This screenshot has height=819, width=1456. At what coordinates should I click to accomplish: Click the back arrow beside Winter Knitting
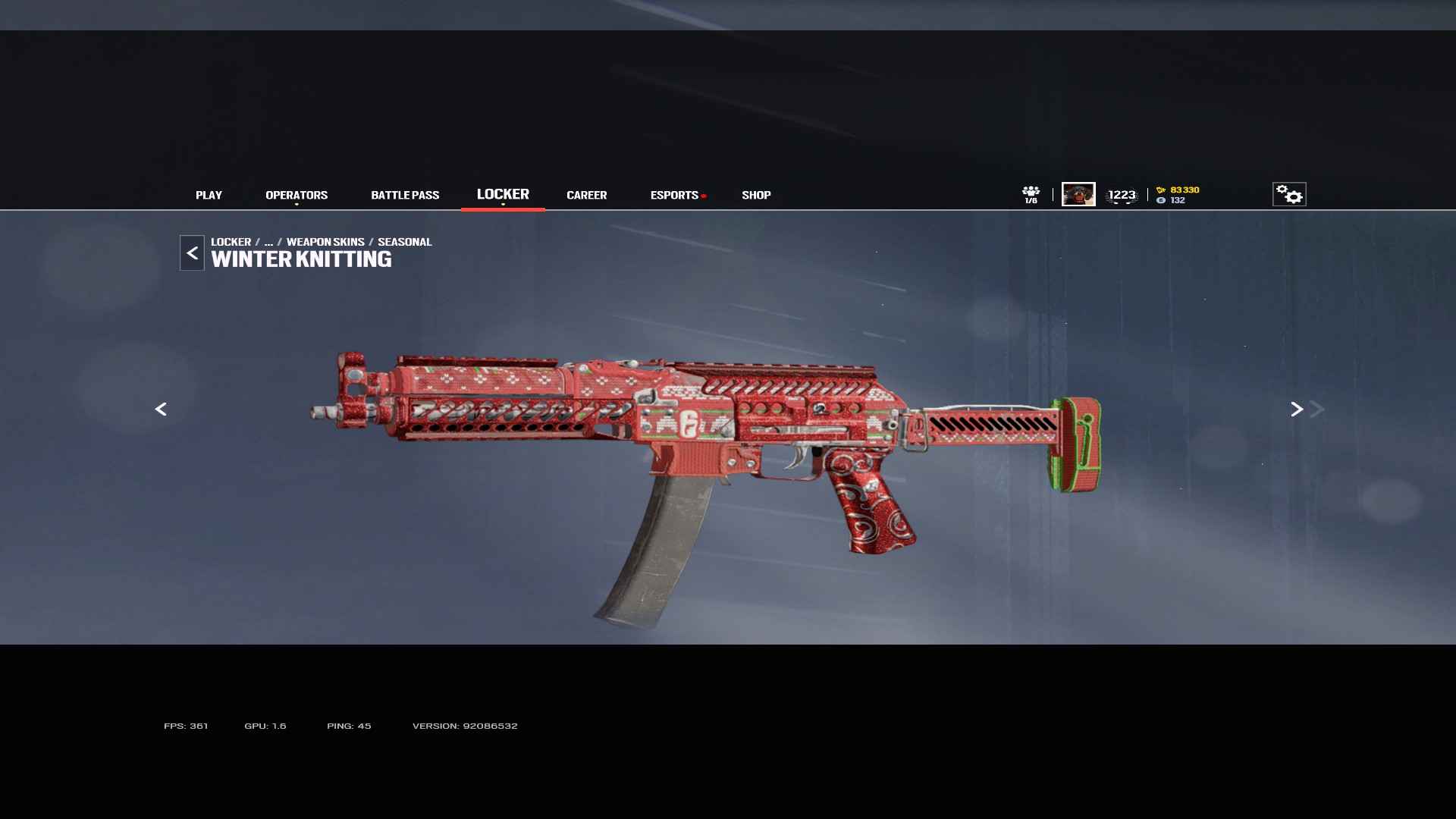tap(192, 253)
